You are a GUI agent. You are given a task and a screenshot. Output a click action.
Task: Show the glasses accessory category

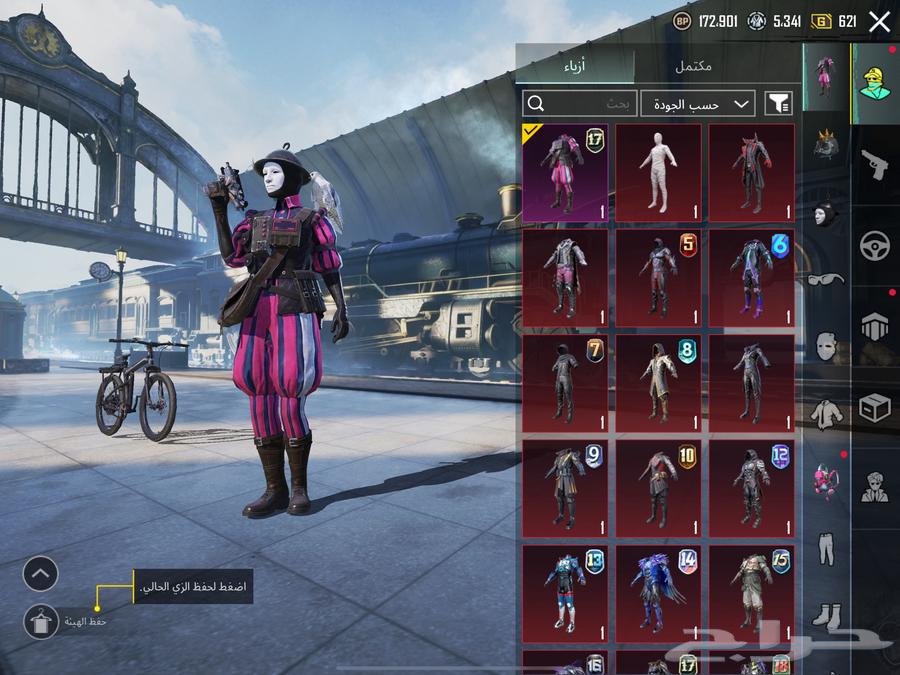point(826,278)
